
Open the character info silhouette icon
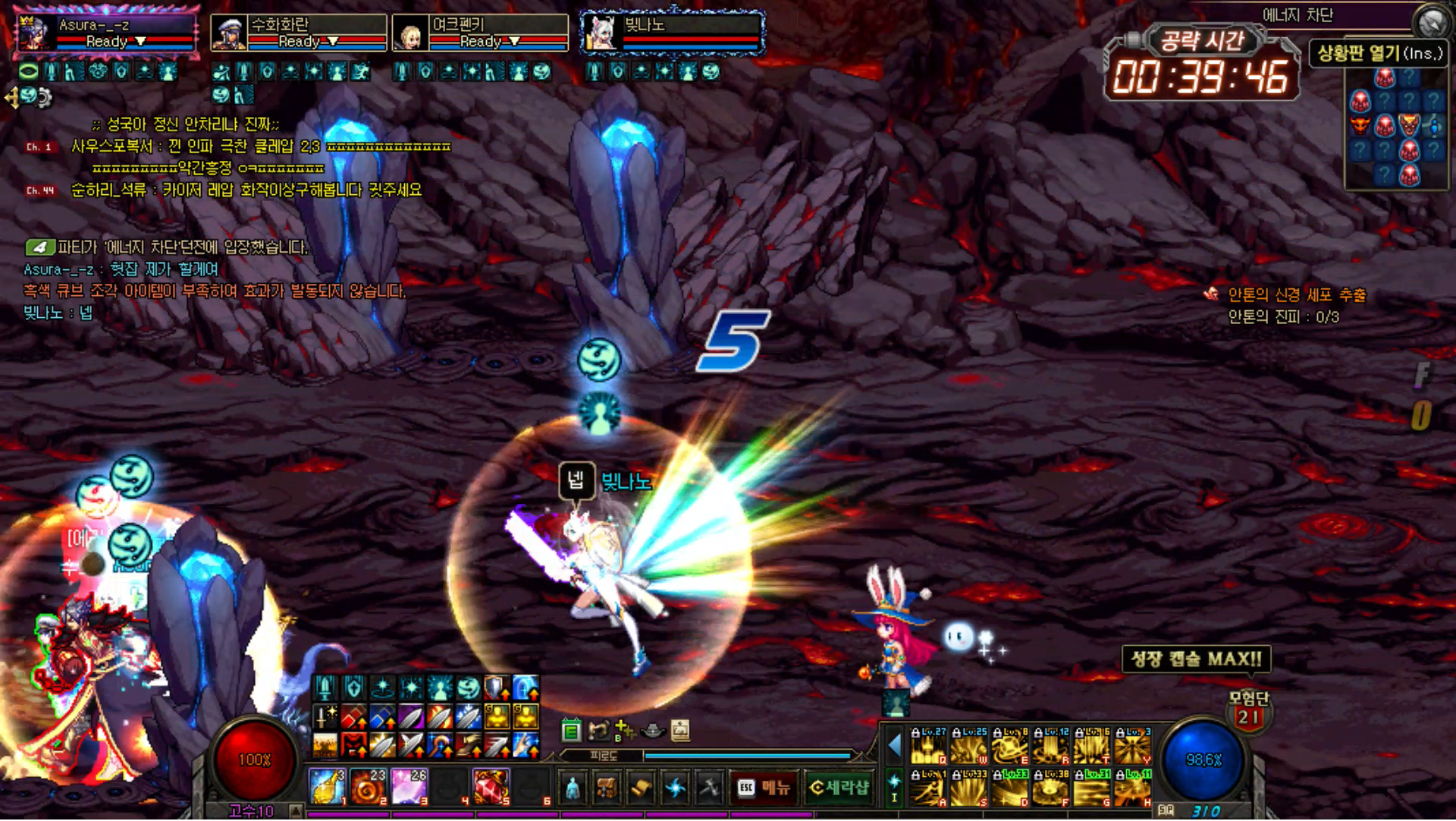tap(573, 788)
